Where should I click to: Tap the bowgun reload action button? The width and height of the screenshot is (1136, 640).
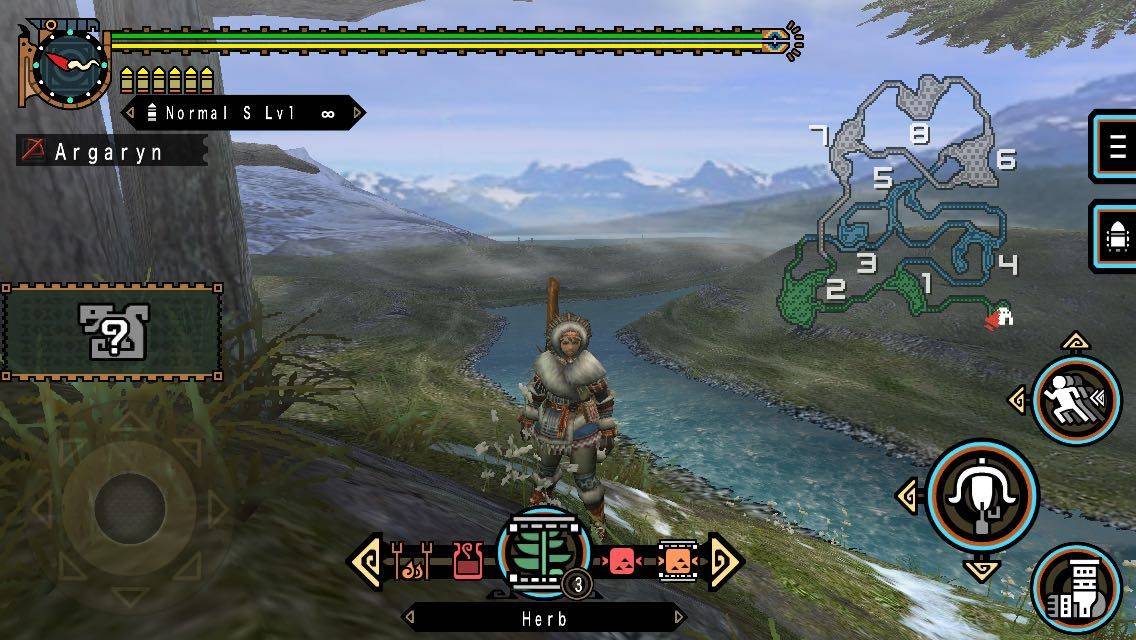[1077, 591]
